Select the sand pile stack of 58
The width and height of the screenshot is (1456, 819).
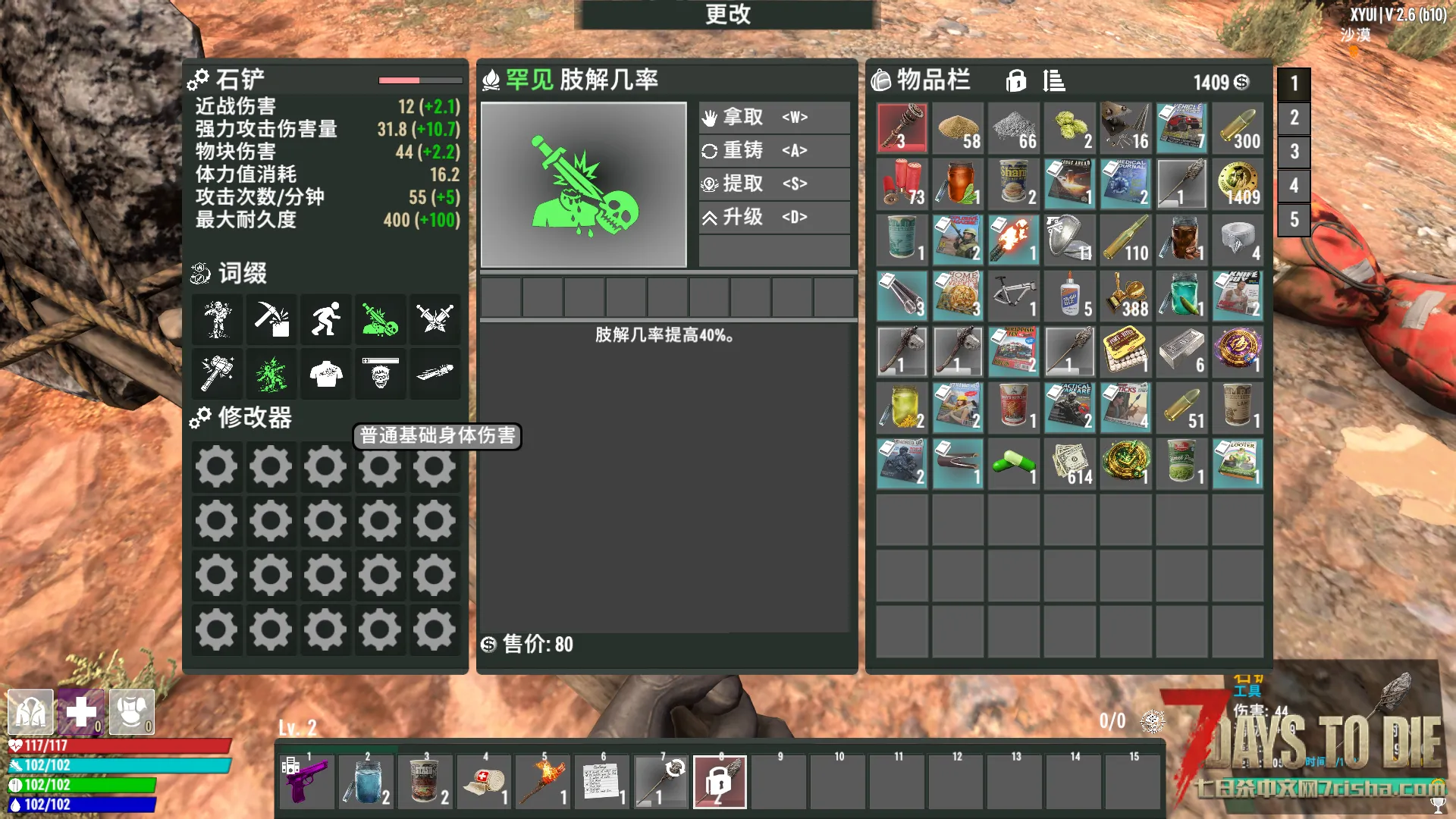click(958, 128)
